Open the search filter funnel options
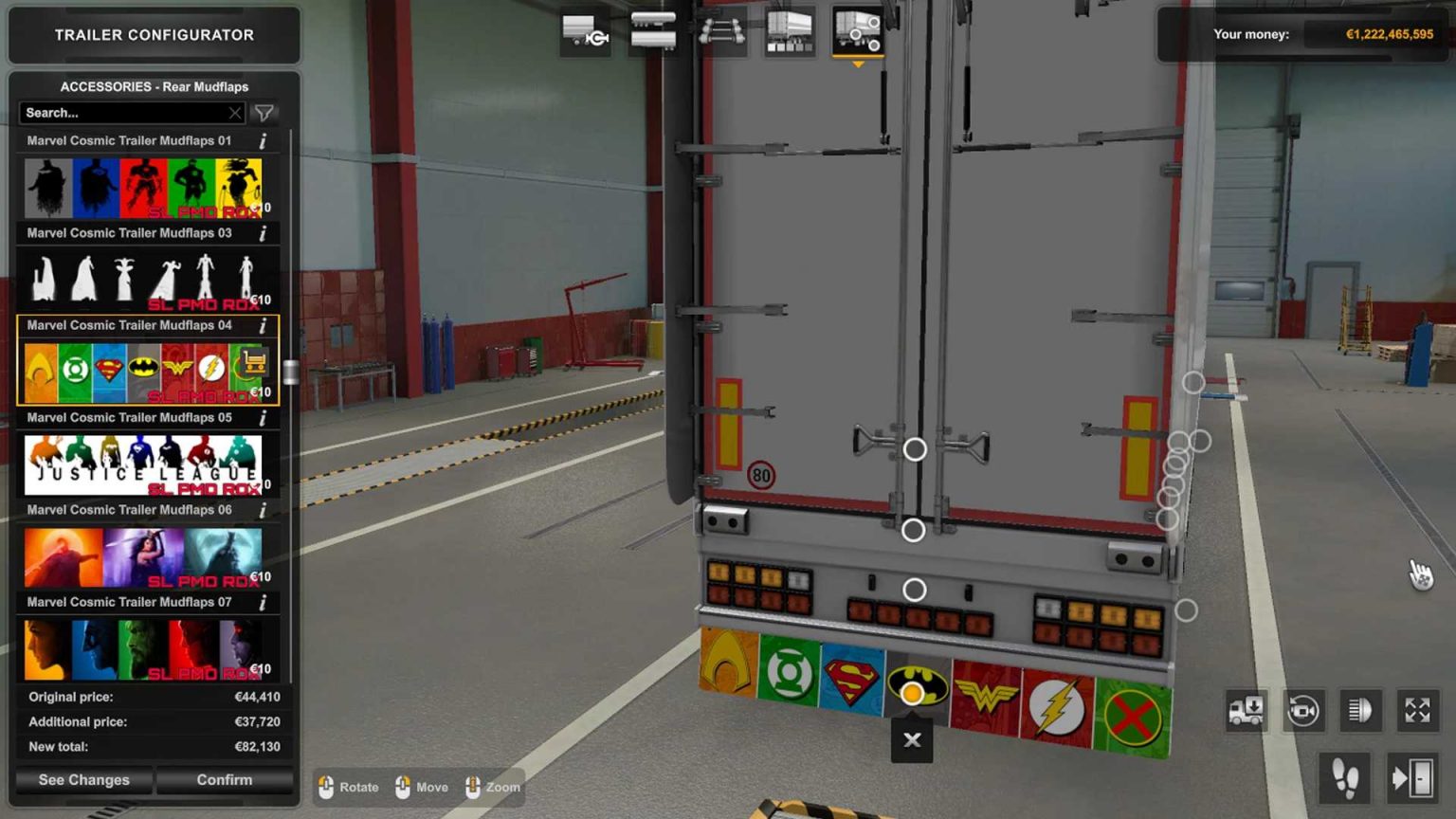The width and height of the screenshot is (1456, 819). [x=264, y=113]
